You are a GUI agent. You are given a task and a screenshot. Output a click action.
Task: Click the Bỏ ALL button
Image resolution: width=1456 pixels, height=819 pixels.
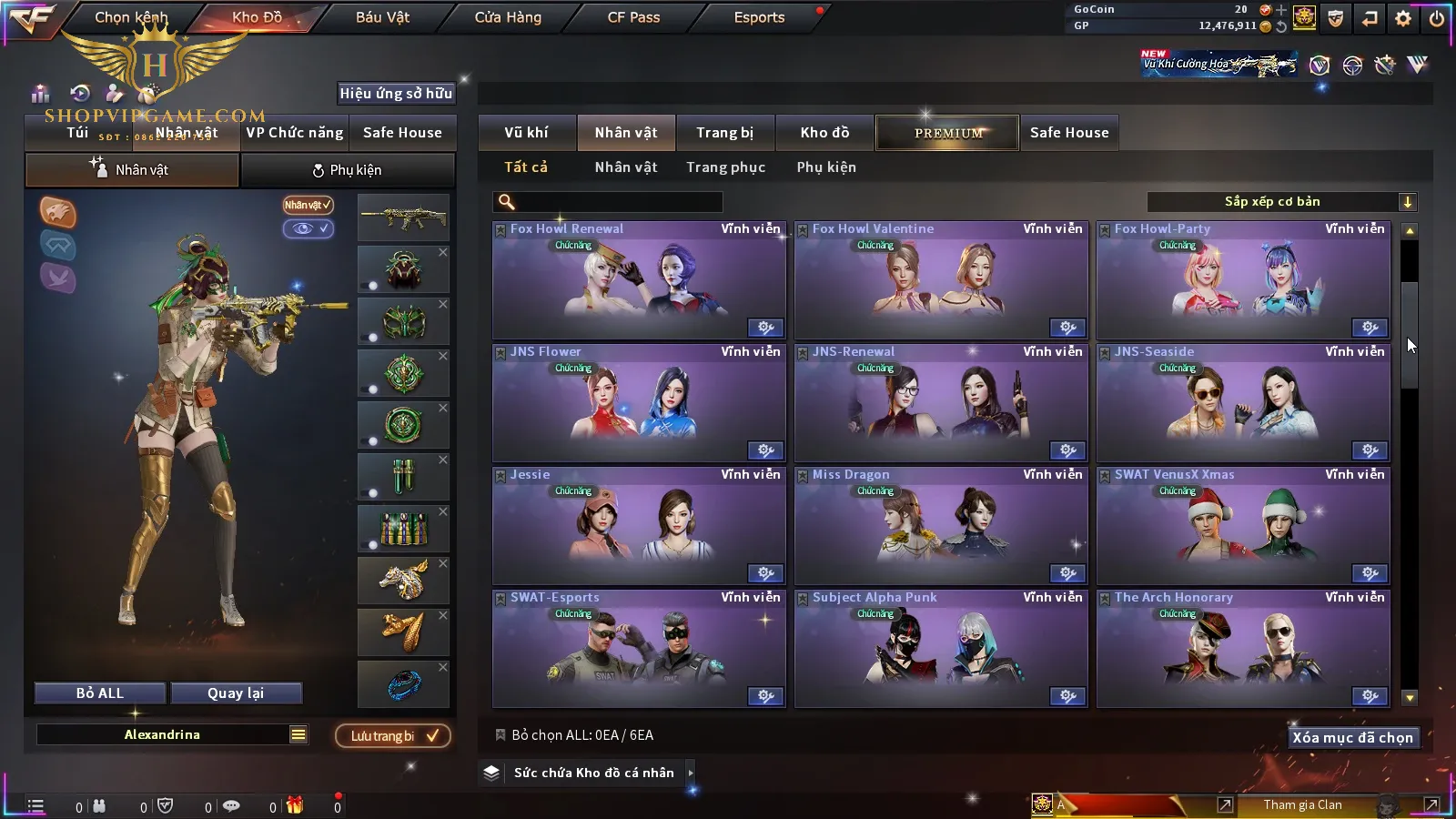pos(100,693)
